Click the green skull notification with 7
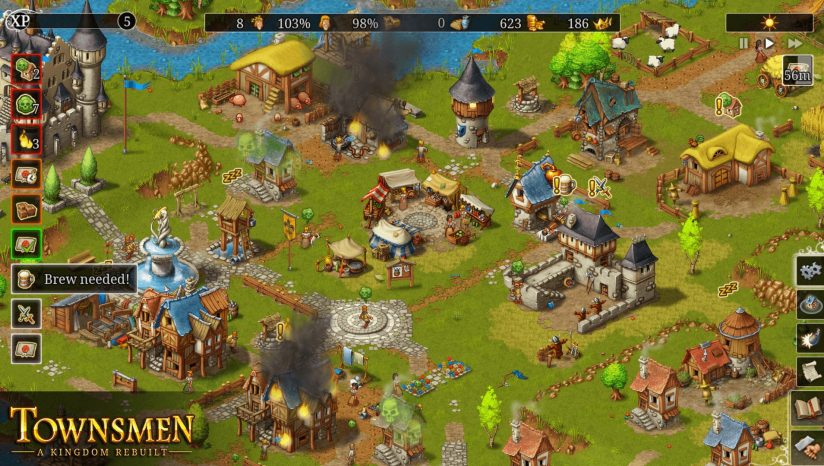Image resolution: width=824 pixels, height=466 pixels. [26, 105]
